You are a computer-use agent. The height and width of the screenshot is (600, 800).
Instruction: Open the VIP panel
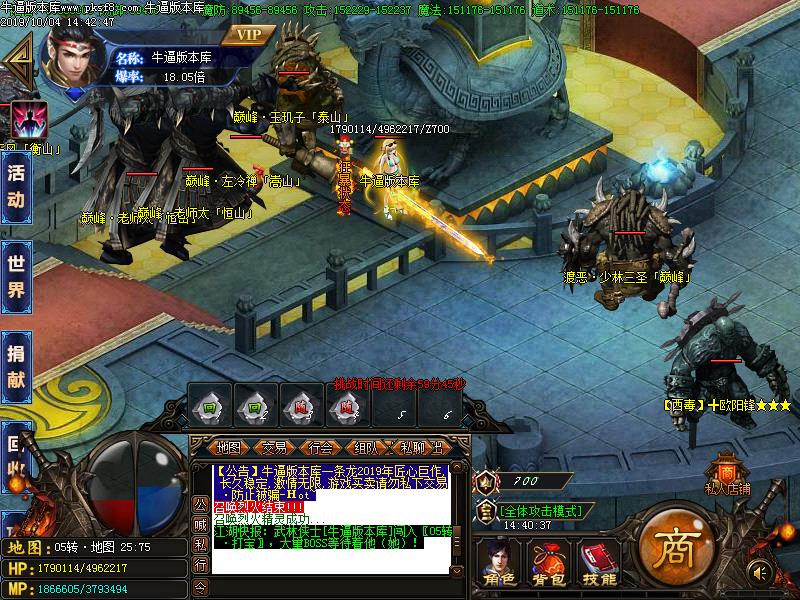(249, 34)
